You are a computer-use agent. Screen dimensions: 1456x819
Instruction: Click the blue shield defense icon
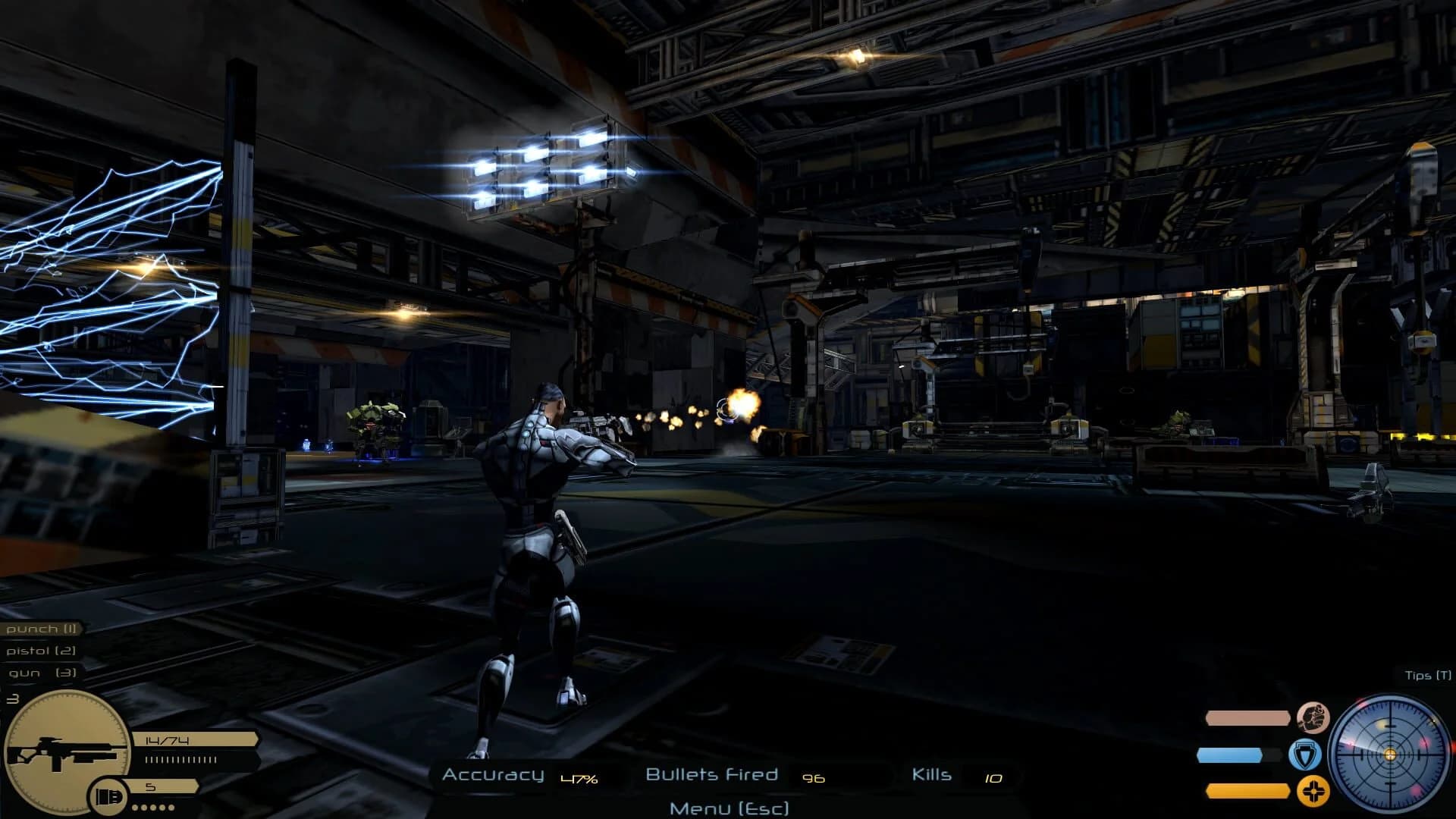[1306, 755]
